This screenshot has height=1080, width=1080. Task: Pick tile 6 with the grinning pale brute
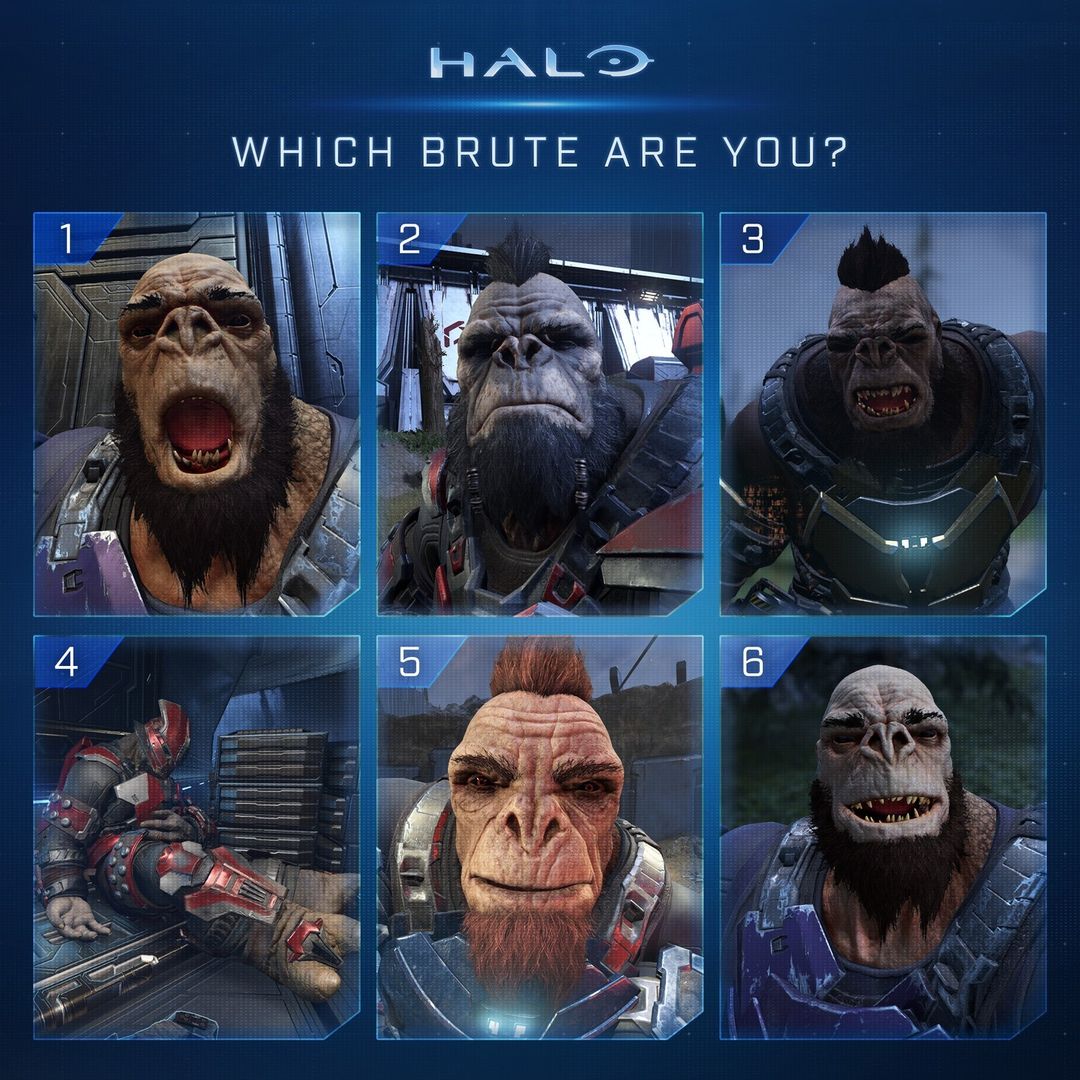click(883, 837)
